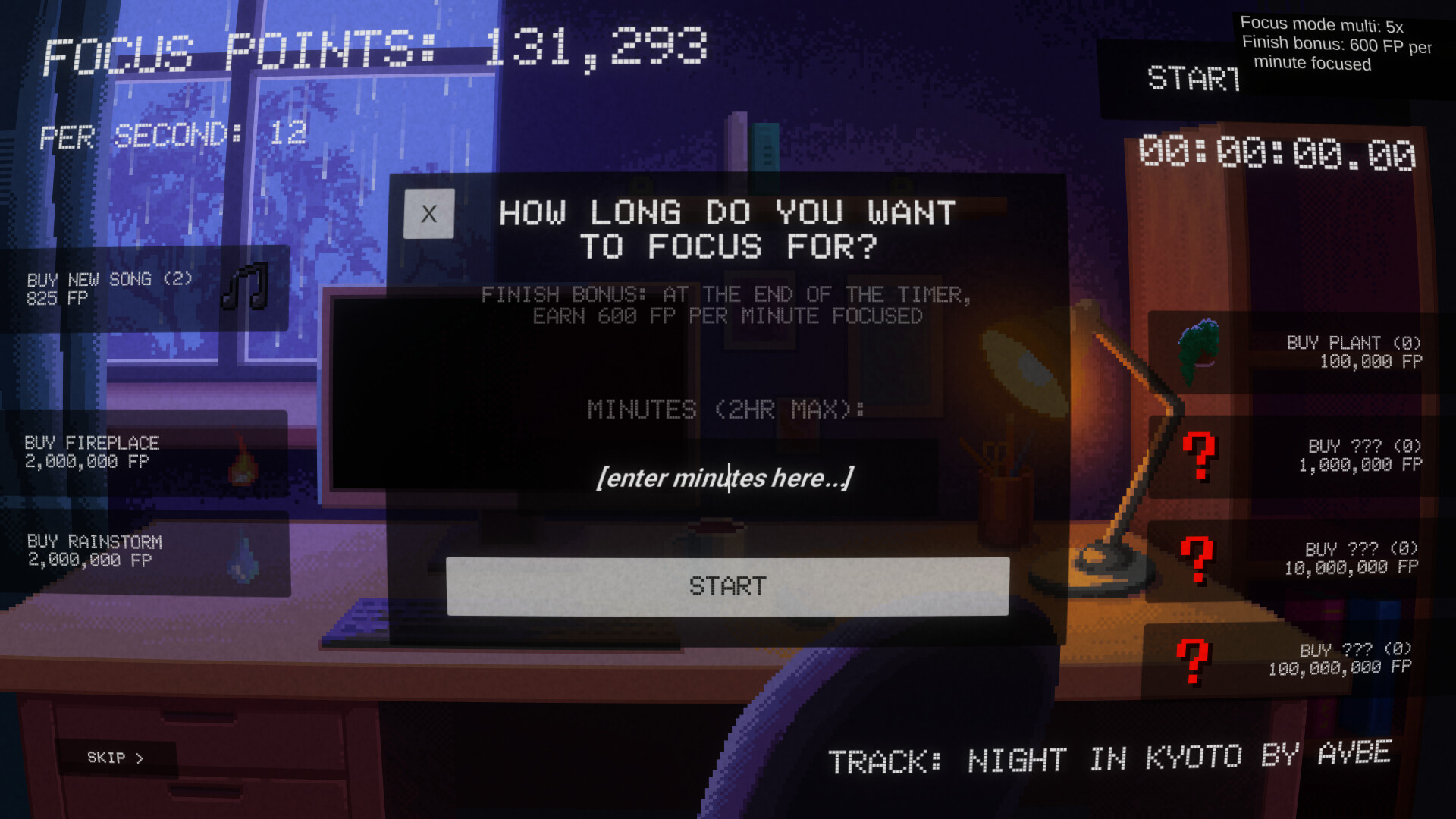Dismiss the focus duration dialog with the X

click(427, 213)
